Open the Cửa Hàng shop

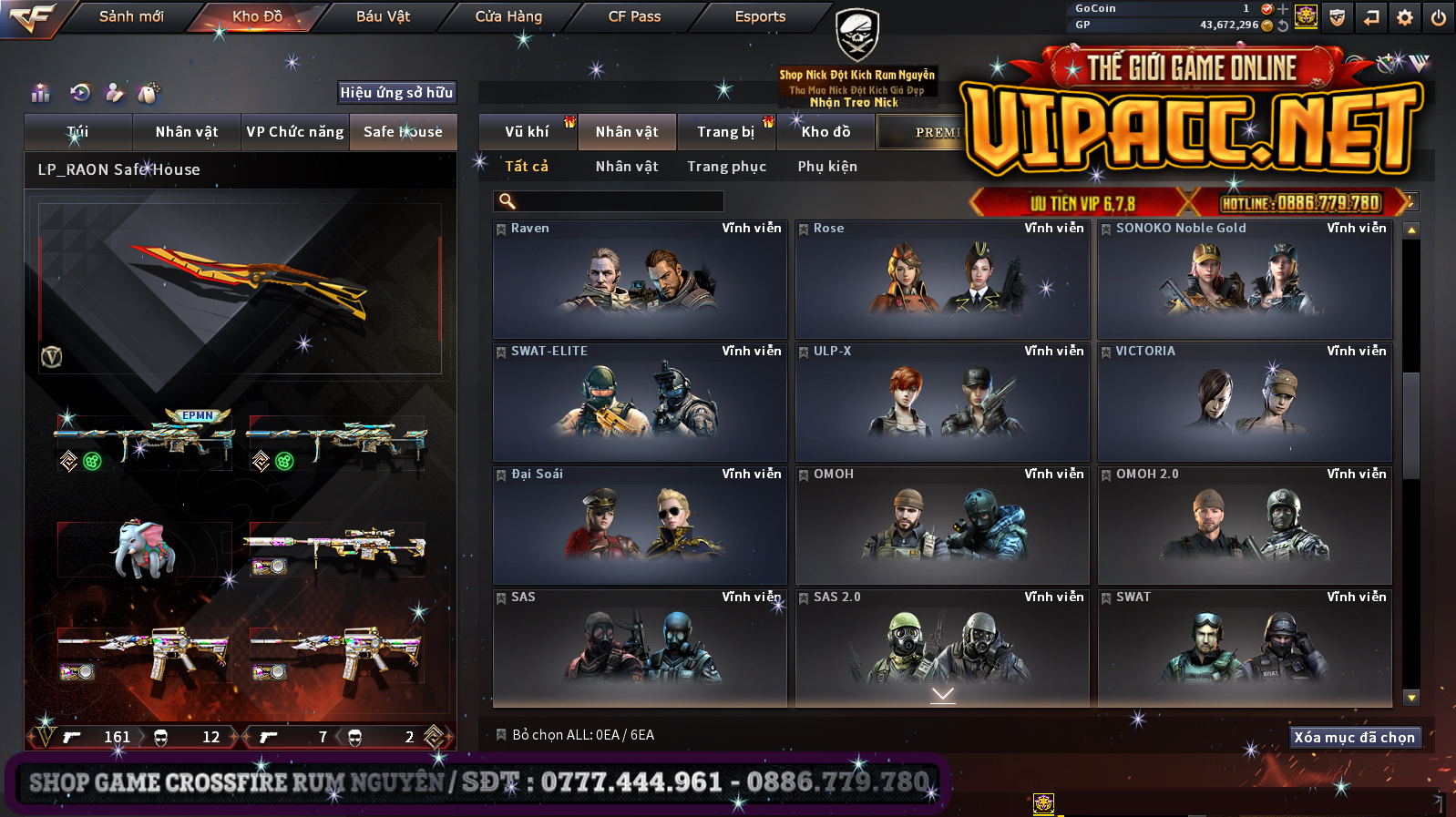[x=508, y=16]
